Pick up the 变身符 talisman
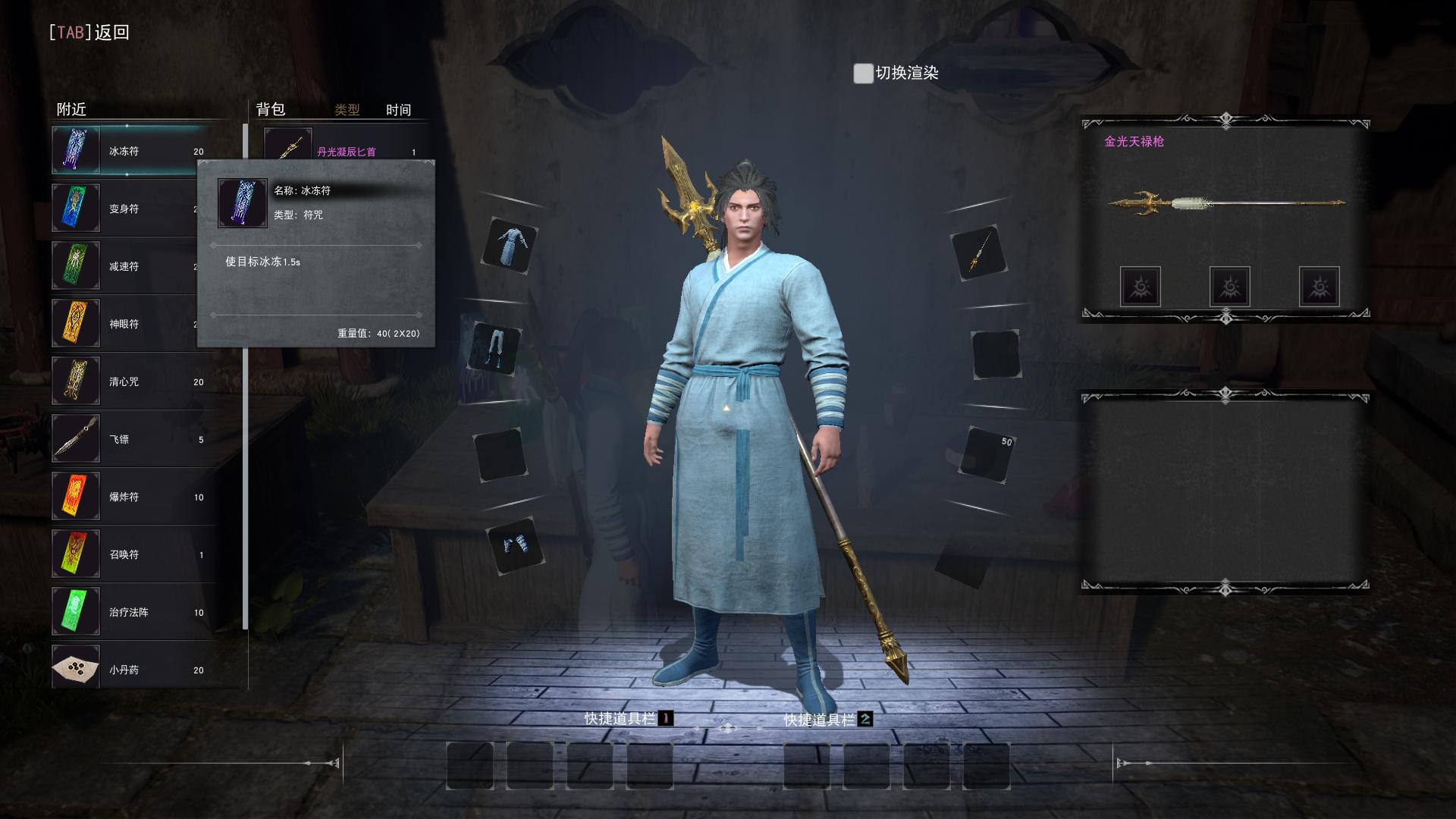 pos(123,209)
